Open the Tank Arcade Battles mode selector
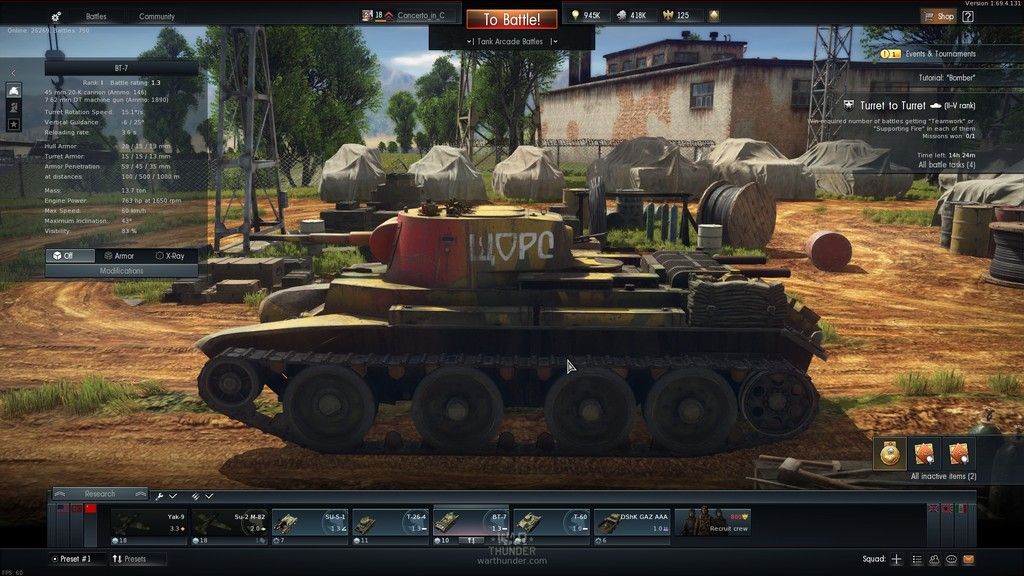1024x576 pixels. [511, 41]
